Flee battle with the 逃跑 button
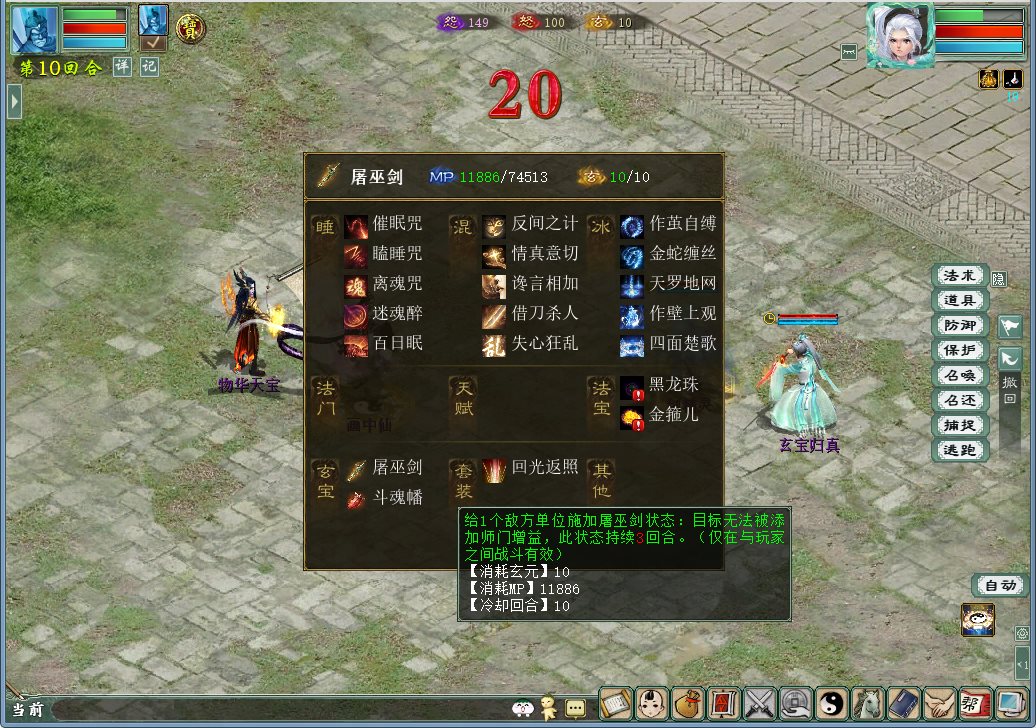 click(x=959, y=450)
